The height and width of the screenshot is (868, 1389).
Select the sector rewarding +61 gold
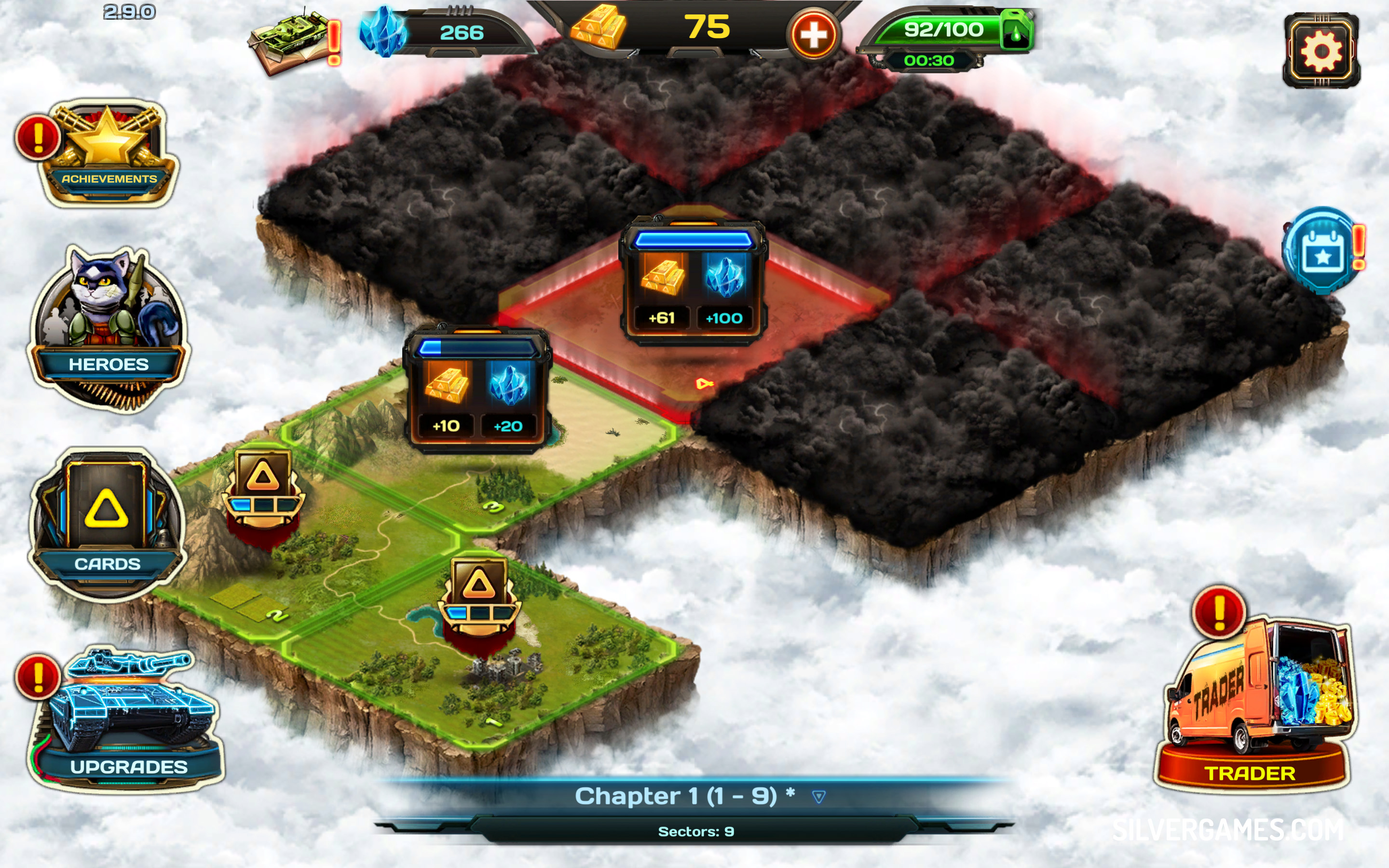coord(692,281)
